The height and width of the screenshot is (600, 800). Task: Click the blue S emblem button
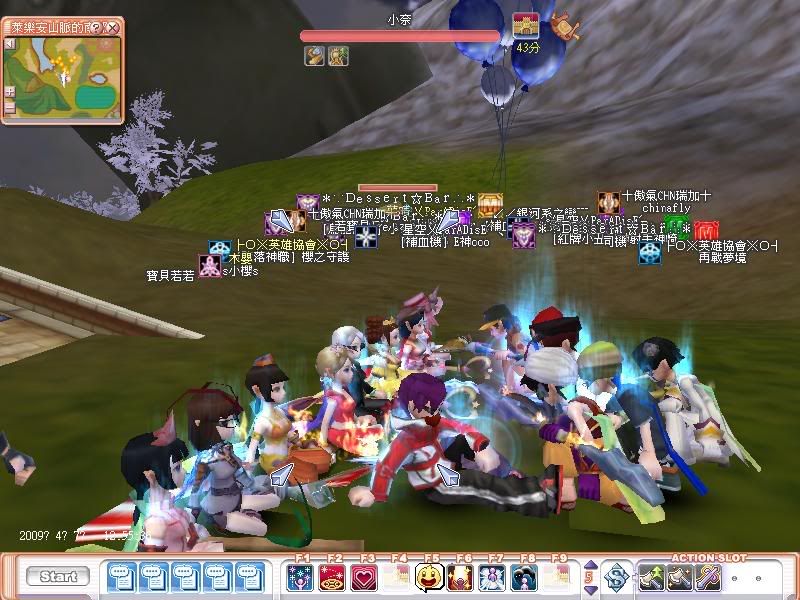(x=618, y=576)
